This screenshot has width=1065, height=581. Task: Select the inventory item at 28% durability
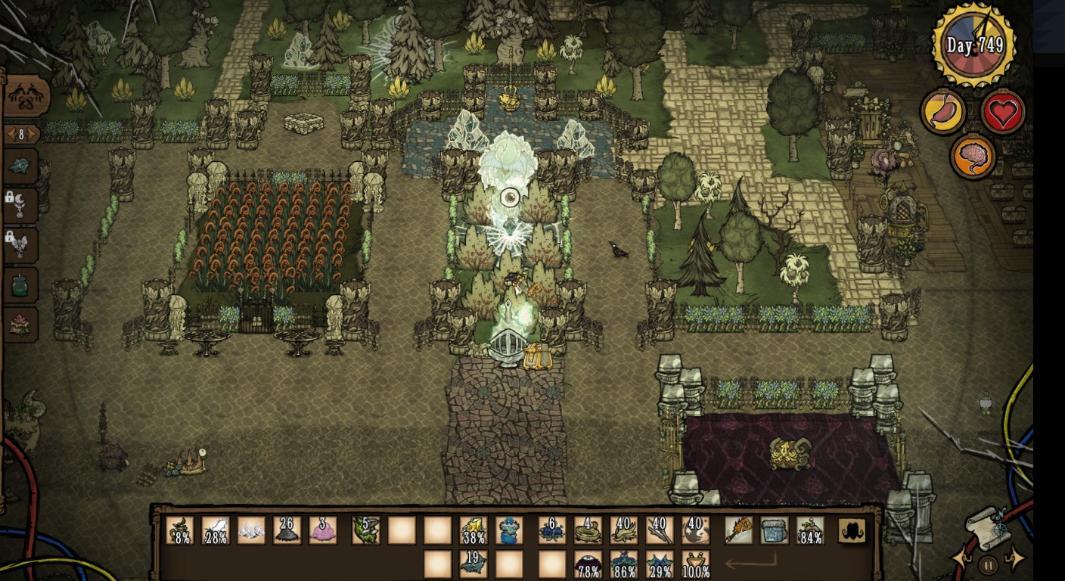click(x=216, y=530)
